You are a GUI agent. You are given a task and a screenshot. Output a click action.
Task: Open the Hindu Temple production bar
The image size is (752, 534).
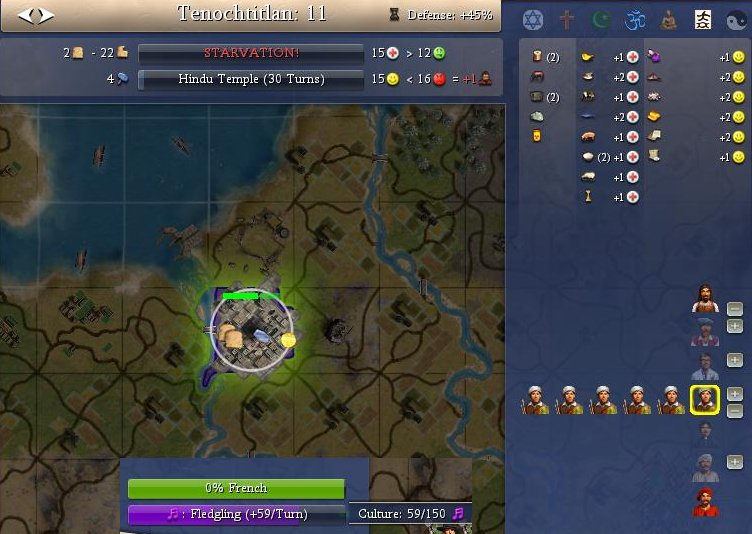tap(250, 78)
